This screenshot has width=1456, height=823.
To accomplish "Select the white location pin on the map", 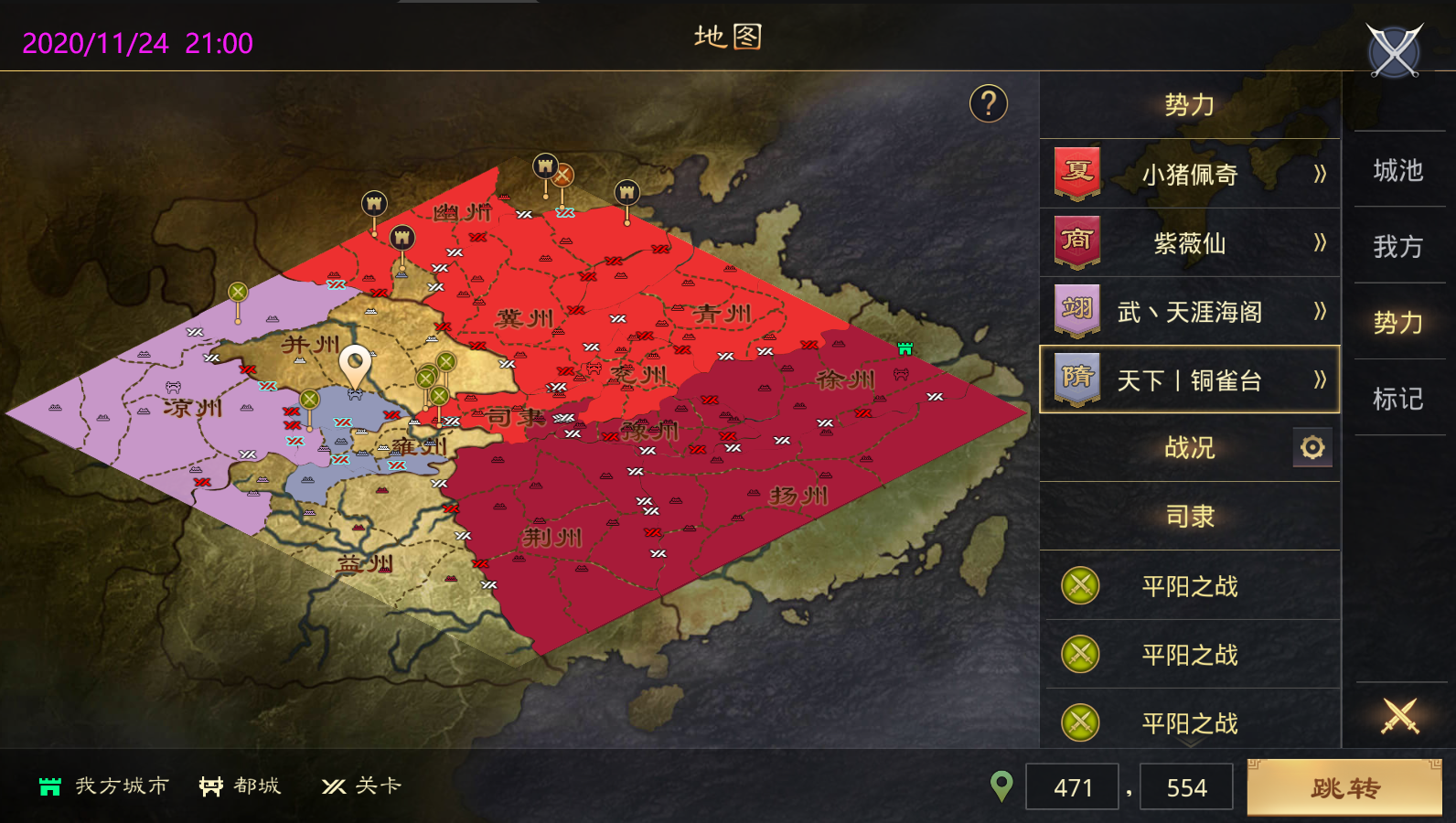I will click(355, 366).
